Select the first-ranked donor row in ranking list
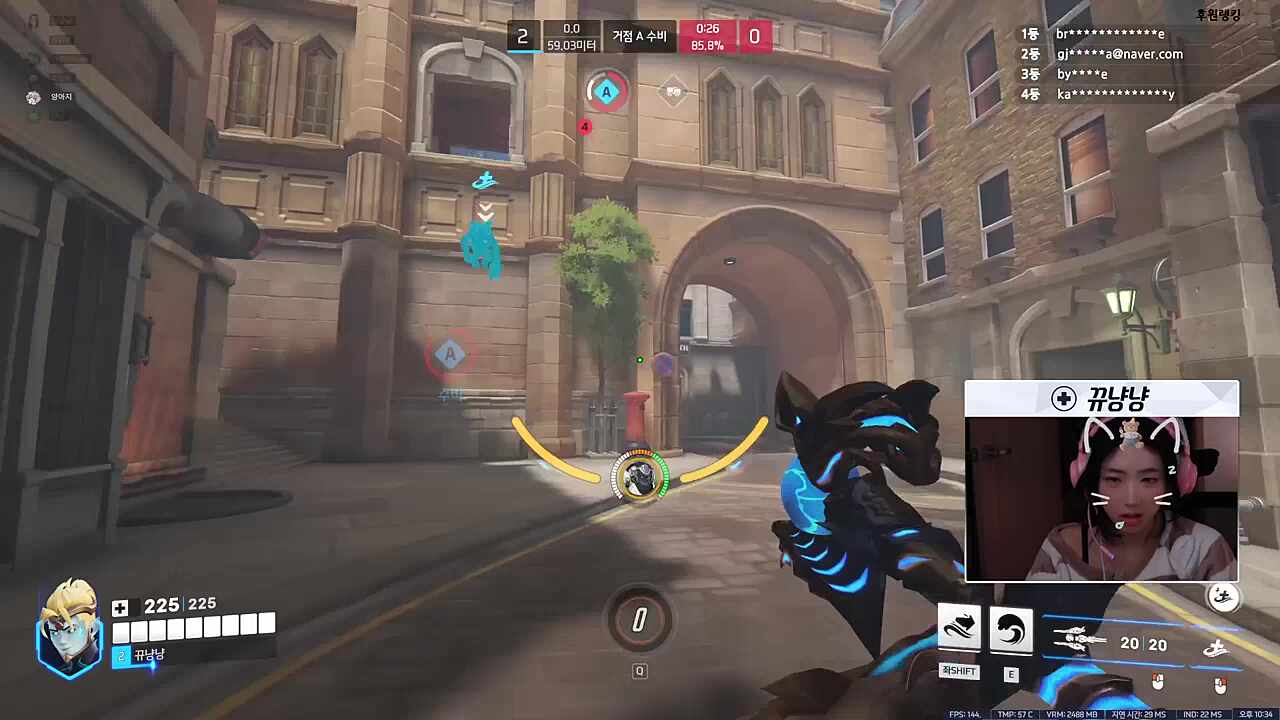 [1100, 34]
